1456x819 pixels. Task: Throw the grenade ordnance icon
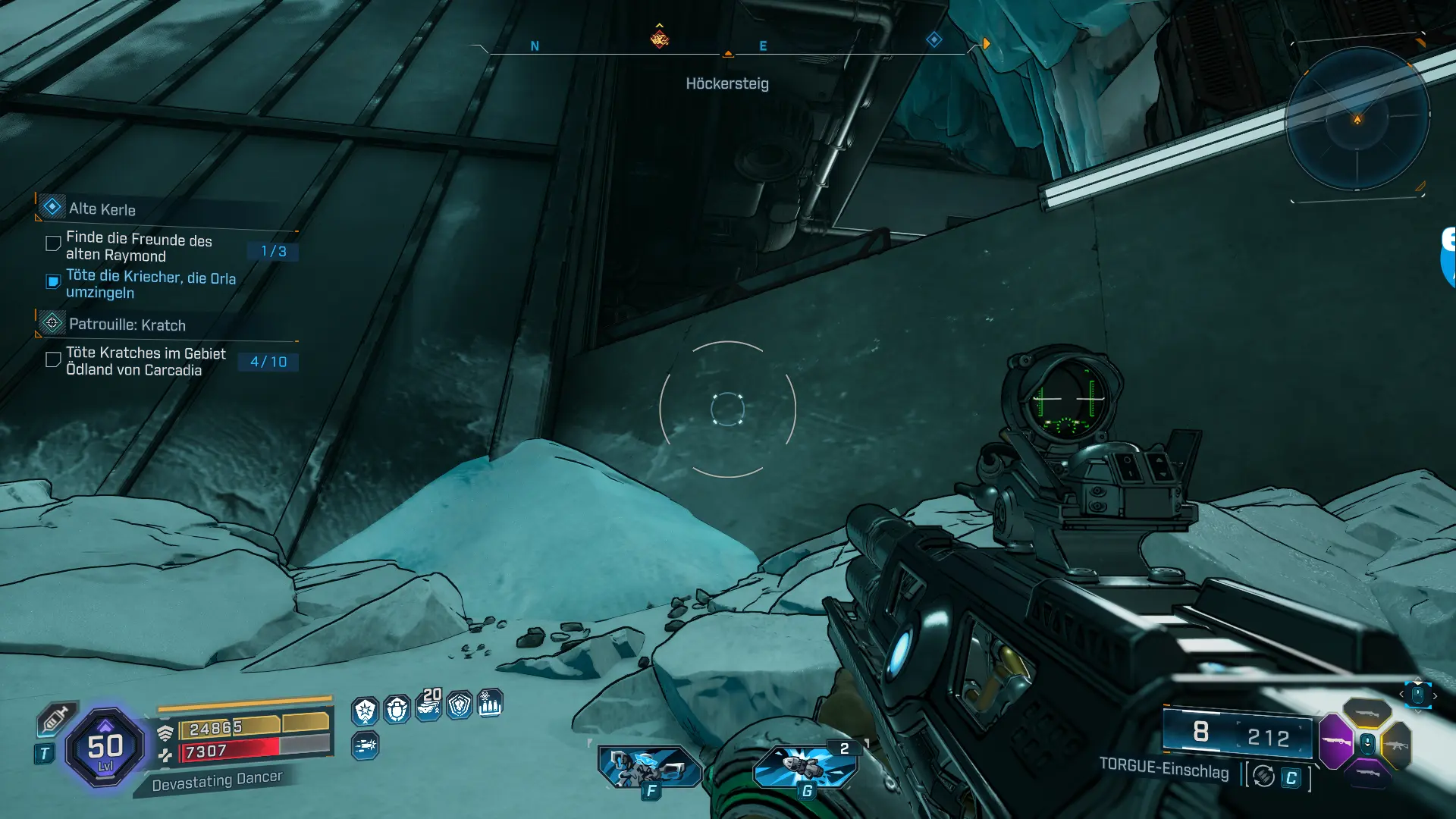(x=805, y=766)
